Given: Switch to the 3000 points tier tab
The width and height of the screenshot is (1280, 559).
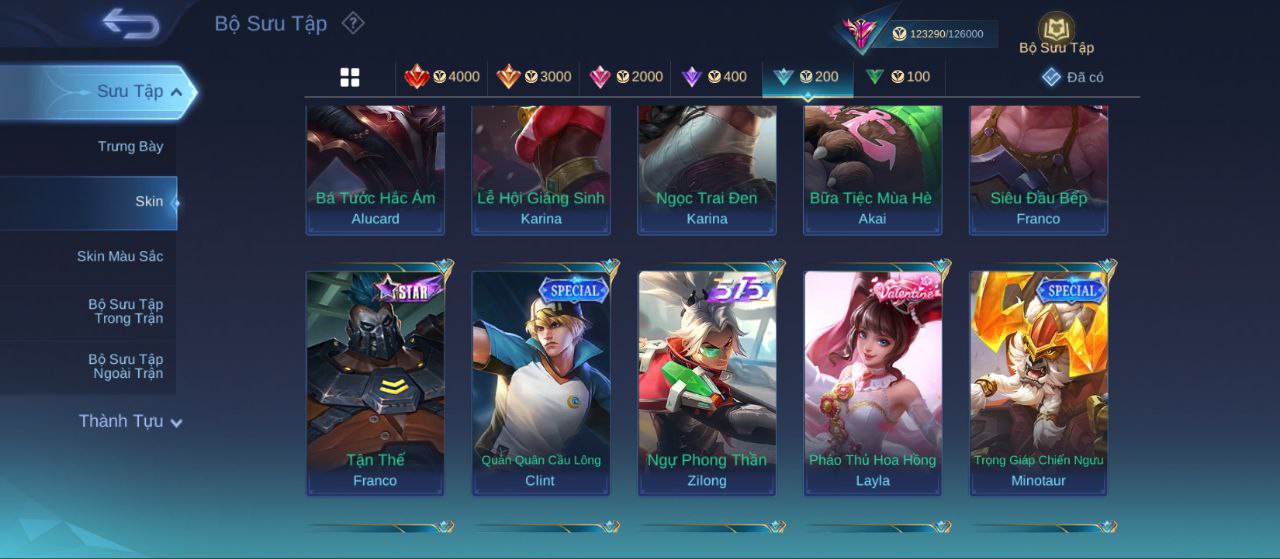Looking at the screenshot, I should tap(534, 77).
